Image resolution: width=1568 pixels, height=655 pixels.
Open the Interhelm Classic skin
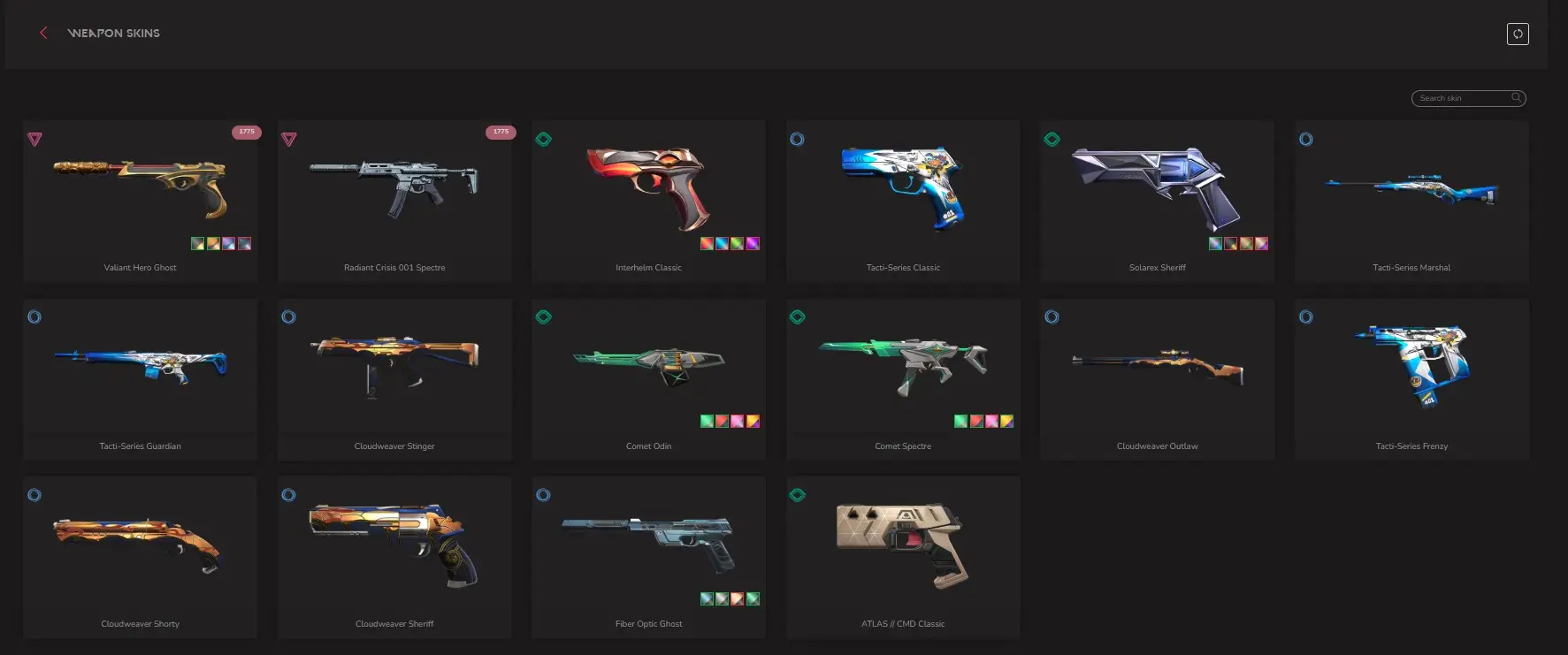648,202
